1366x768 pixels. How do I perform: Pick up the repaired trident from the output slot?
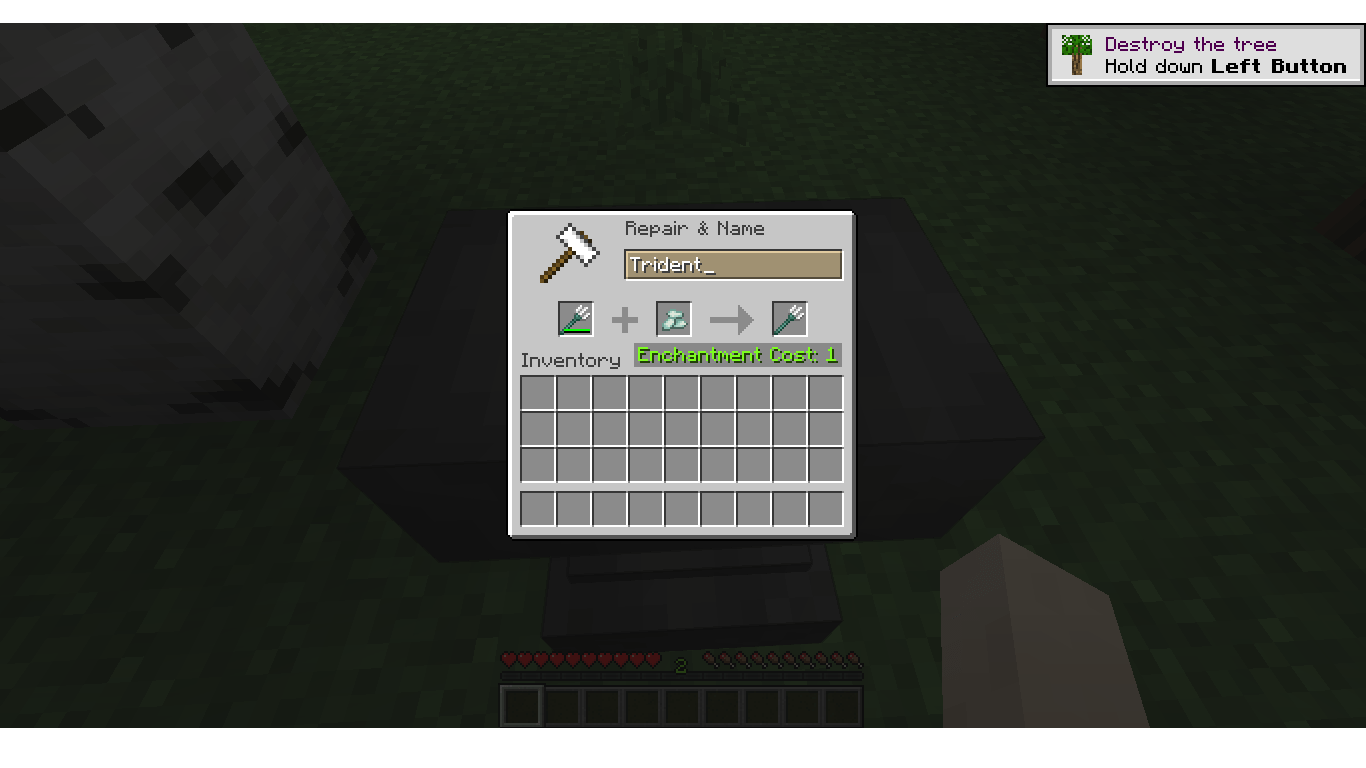tap(790, 319)
